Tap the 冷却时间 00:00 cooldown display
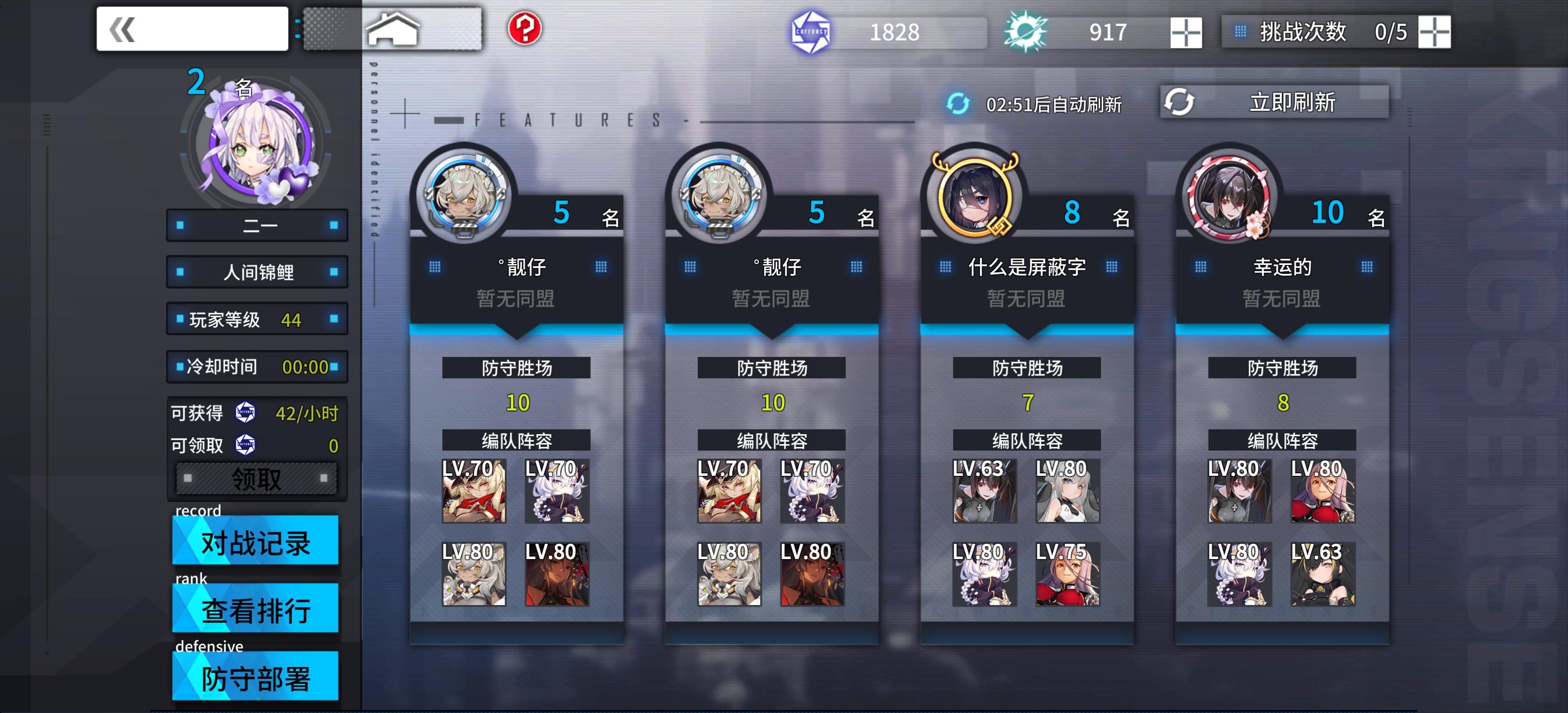The image size is (1568, 713). coord(256,366)
